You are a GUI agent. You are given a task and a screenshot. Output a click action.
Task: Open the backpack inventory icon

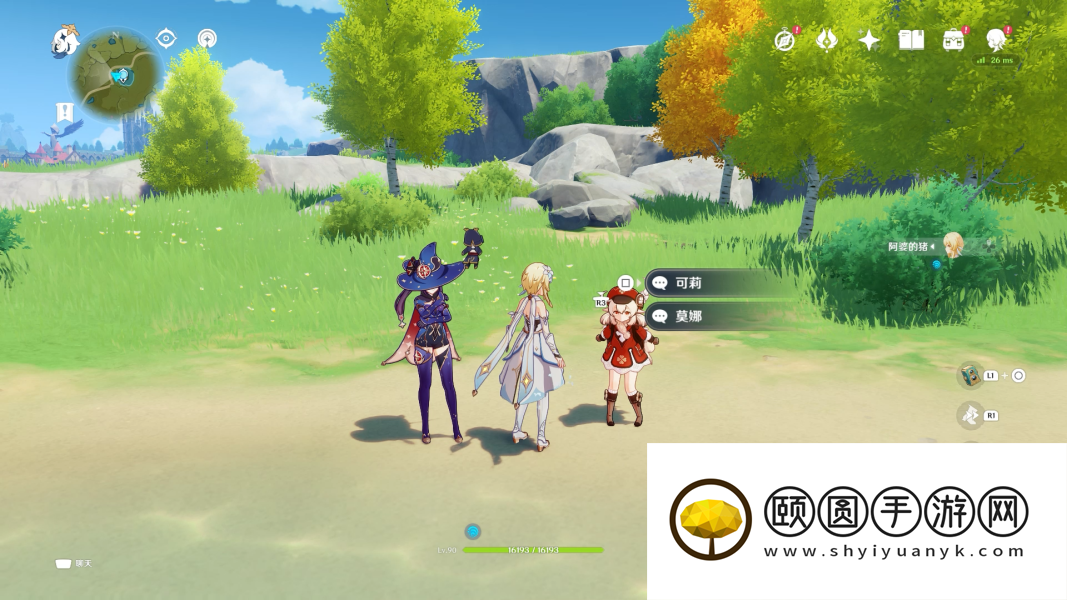[x=954, y=40]
